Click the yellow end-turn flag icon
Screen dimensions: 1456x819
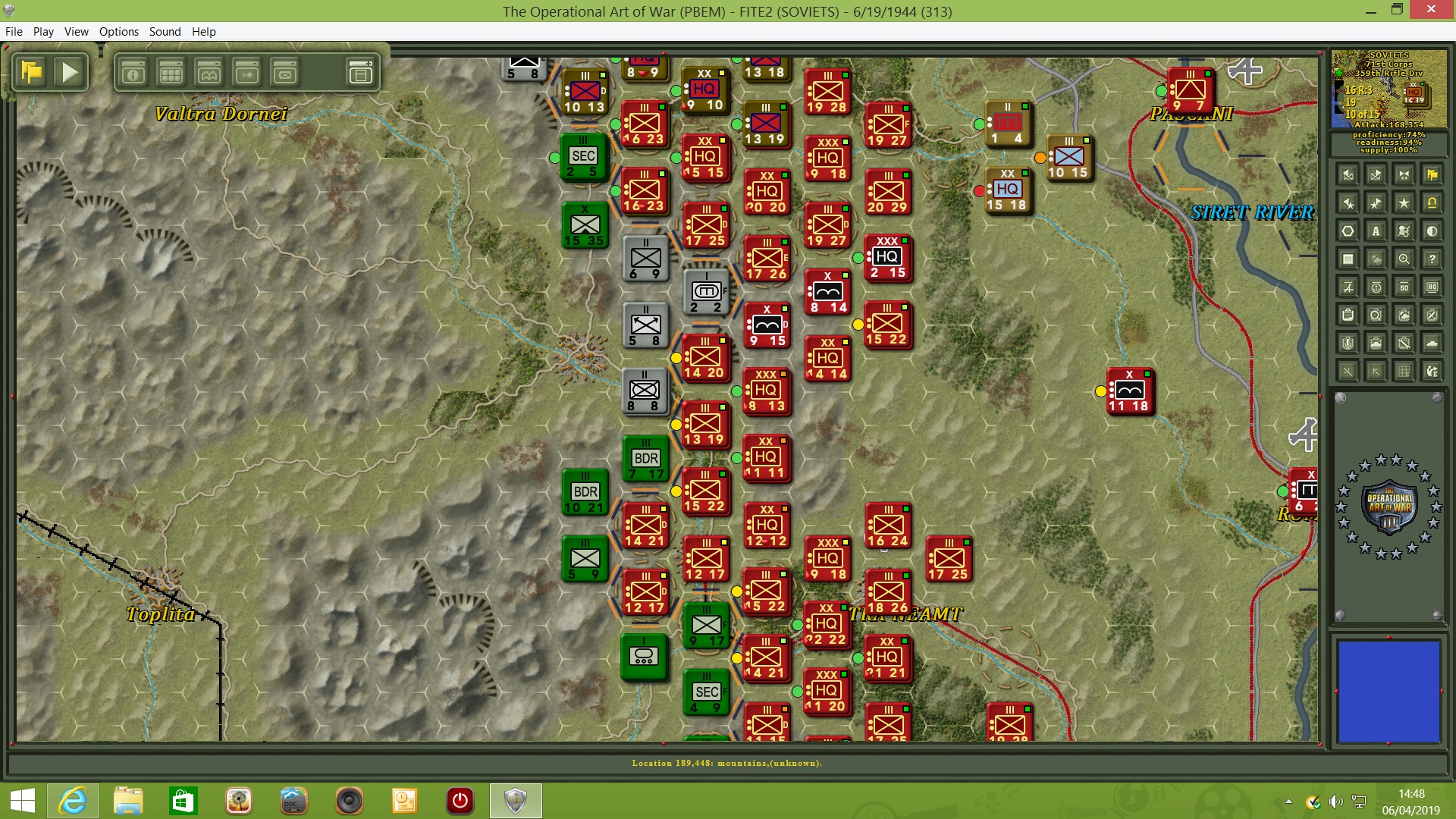32,72
